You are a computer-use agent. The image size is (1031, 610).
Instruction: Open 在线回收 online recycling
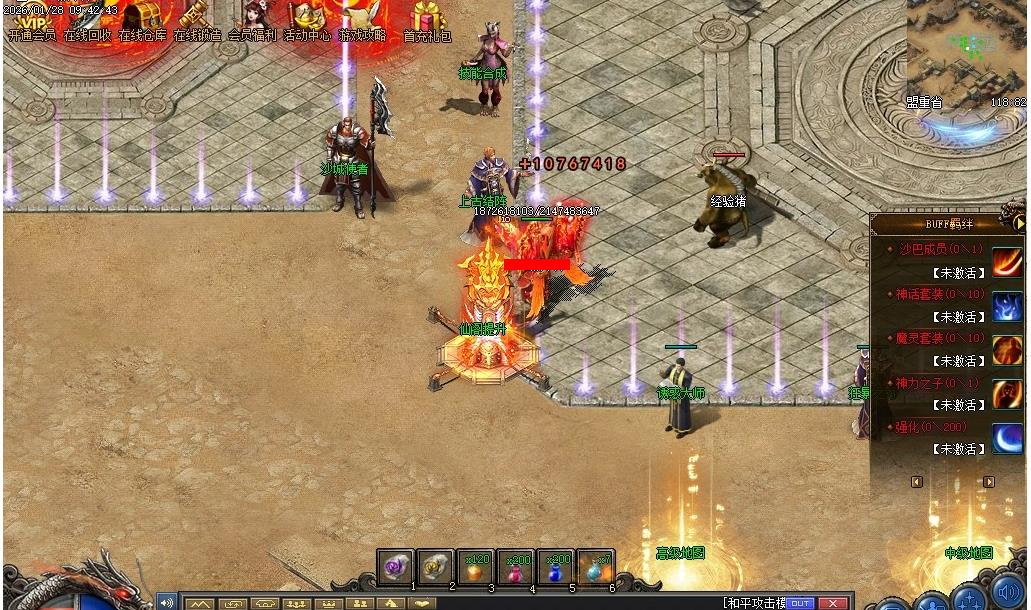tap(88, 20)
